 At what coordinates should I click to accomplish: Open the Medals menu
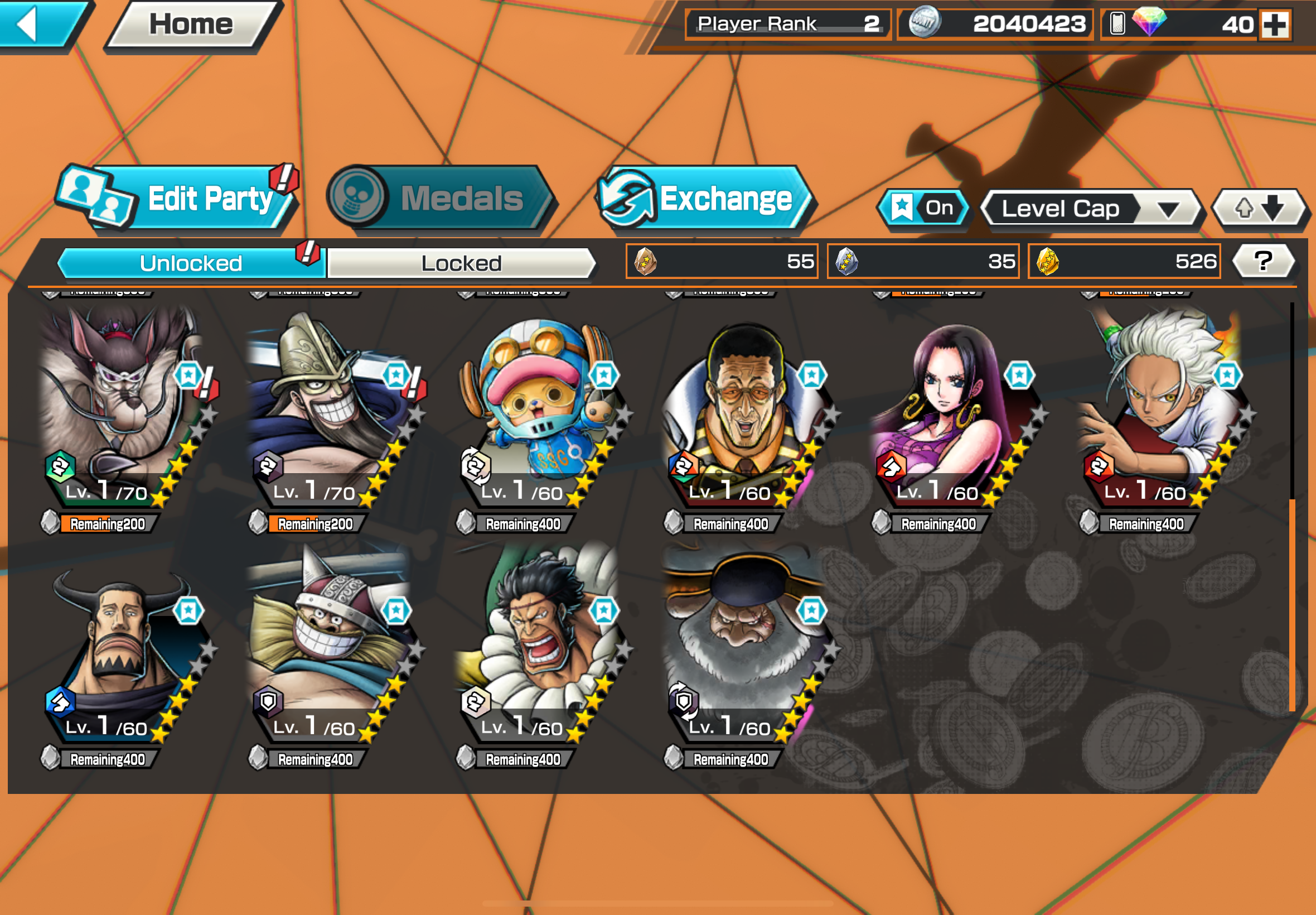pyautogui.click(x=441, y=199)
